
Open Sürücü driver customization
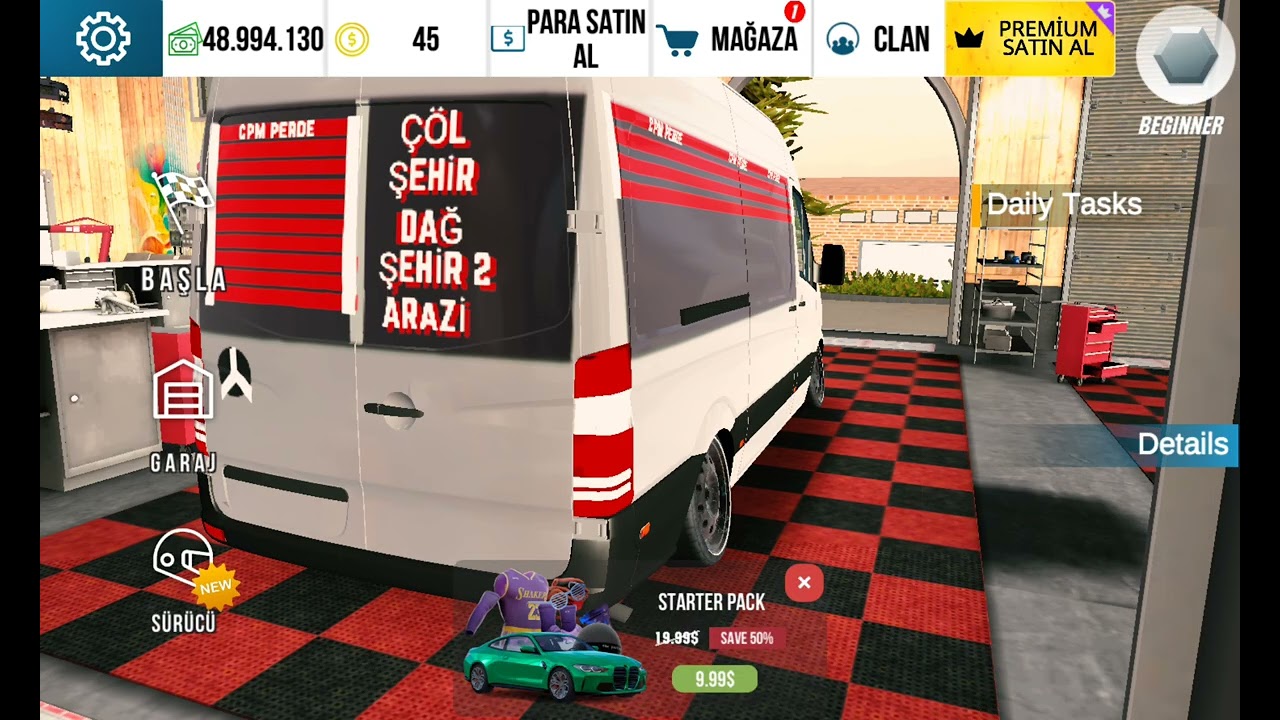pyautogui.click(x=184, y=580)
